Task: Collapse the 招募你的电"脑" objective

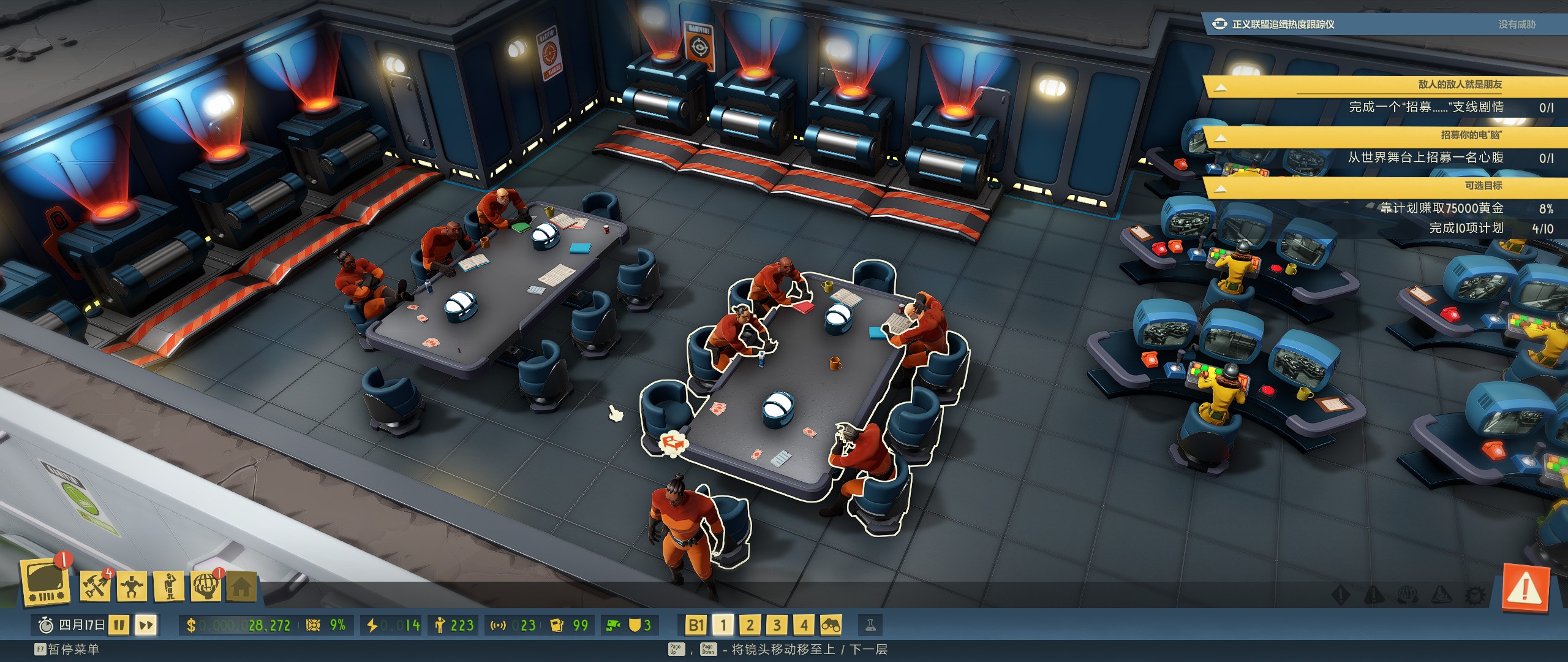Action: (1220, 138)
